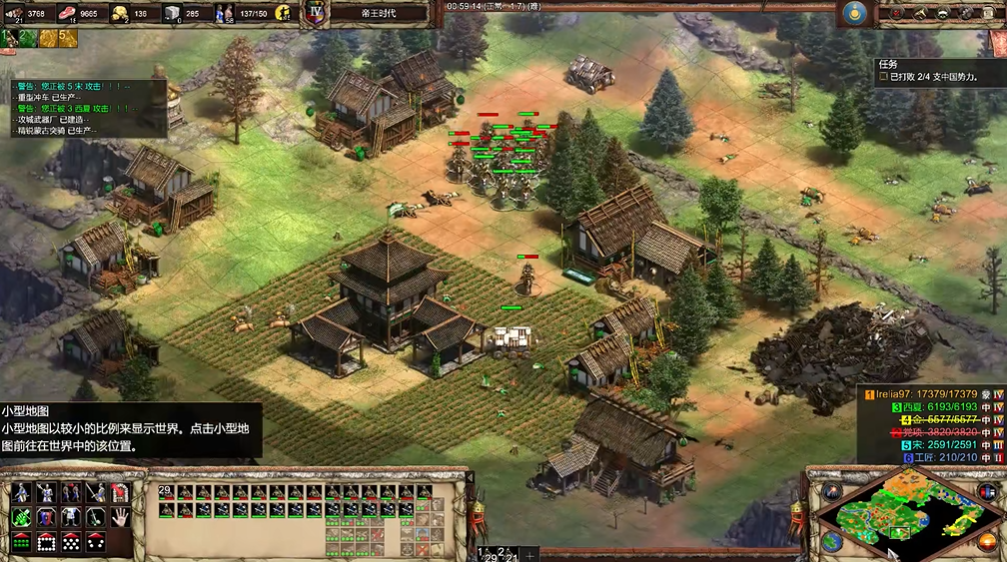The image size is (1007, 562).
Task: Open the round blue medallion button
Action: tap(853, 13)
